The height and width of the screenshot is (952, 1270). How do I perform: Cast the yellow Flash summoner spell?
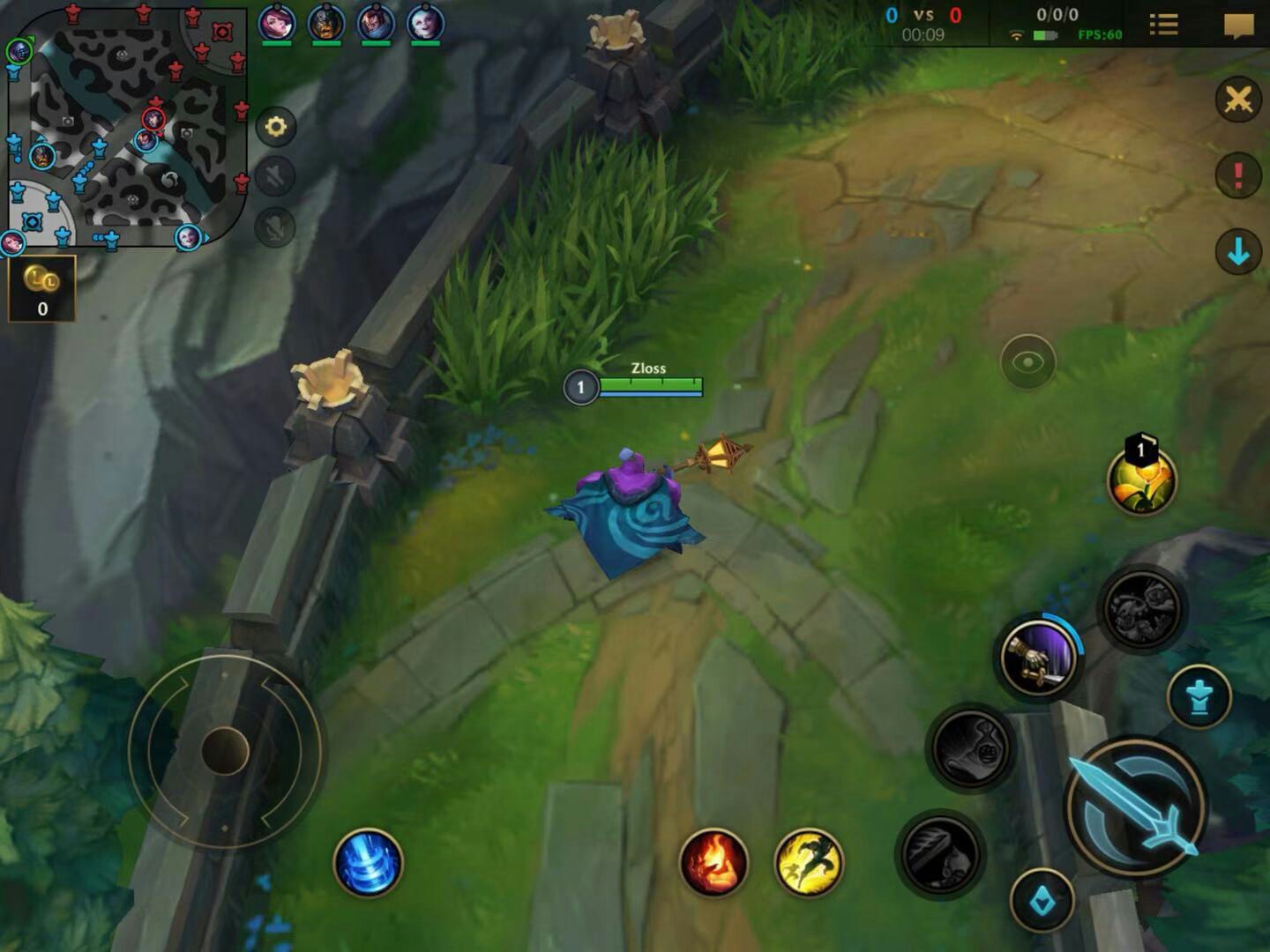coord(808,862)
